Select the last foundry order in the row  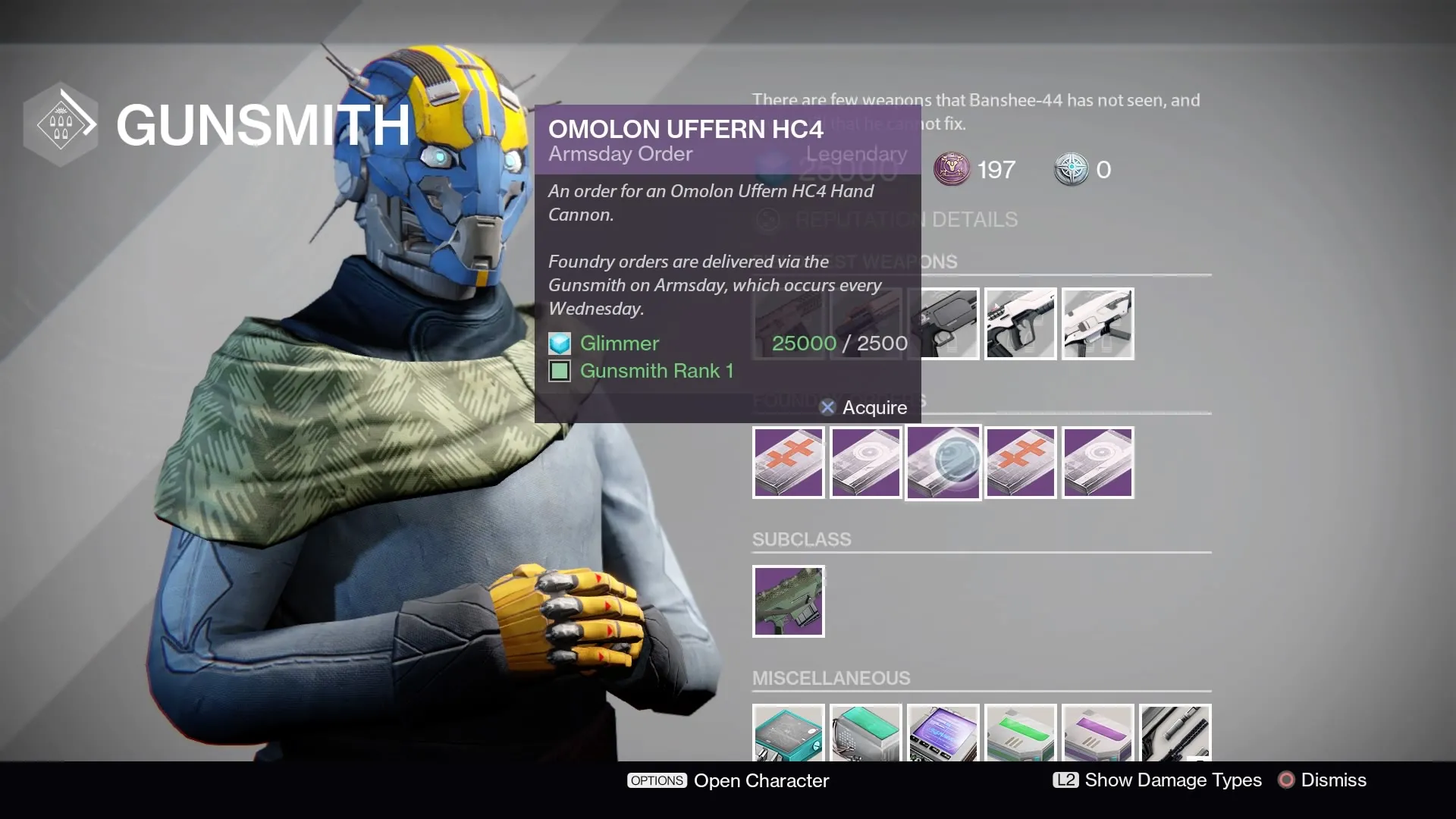tap(1098, 462)
